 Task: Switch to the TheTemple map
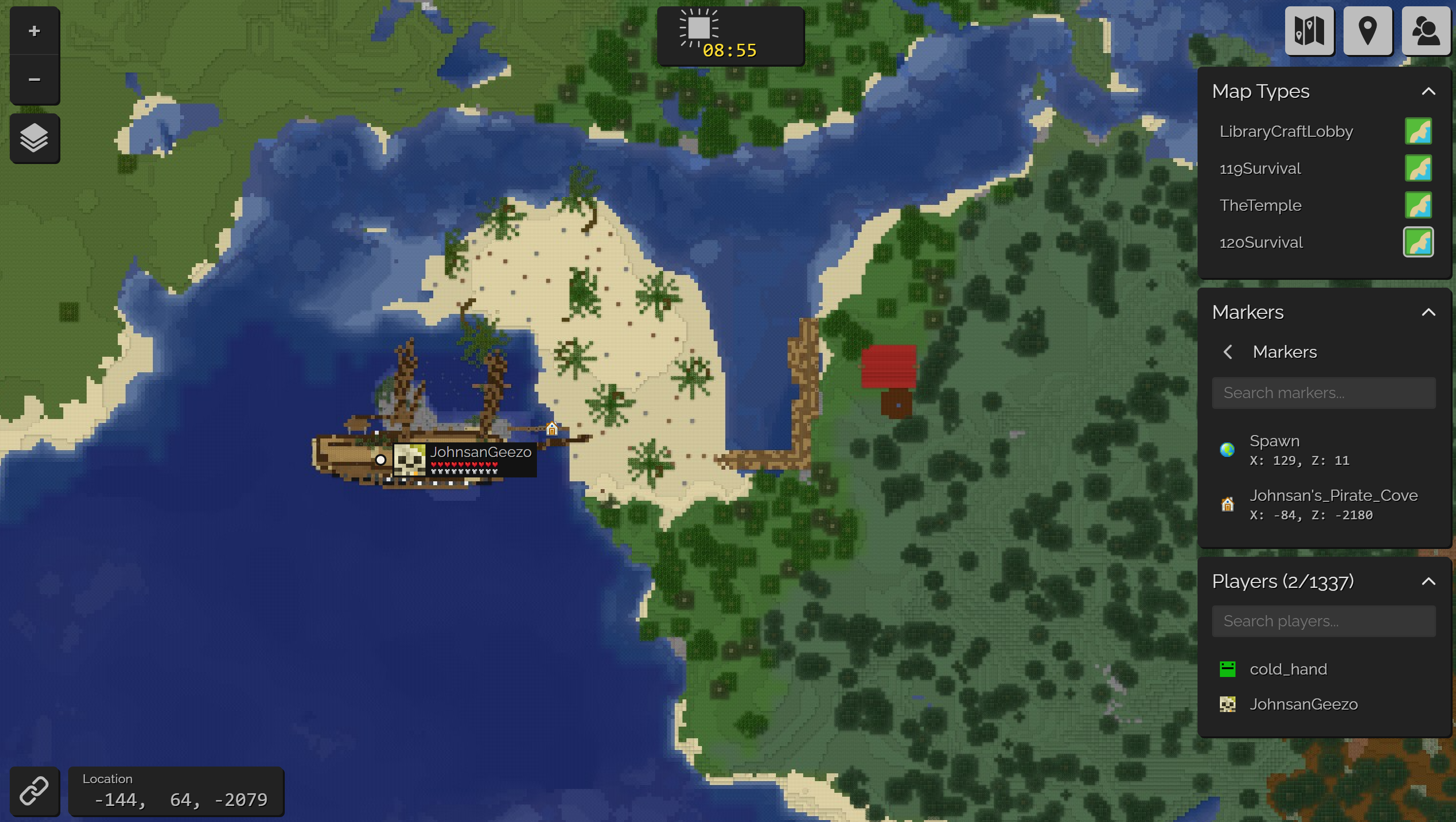click(1260, 205)
